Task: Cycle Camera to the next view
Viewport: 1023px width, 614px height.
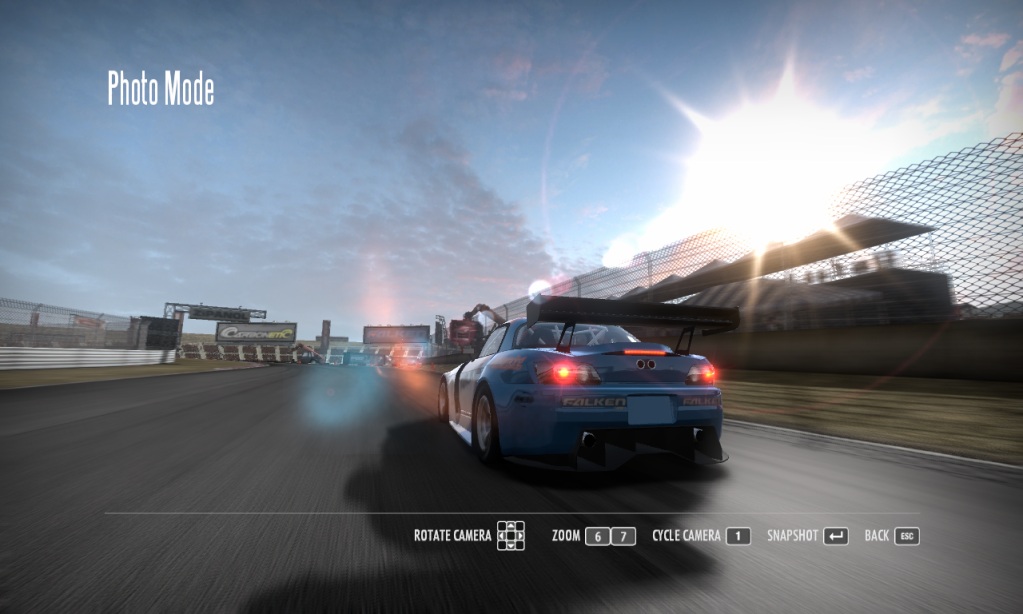Action: tap(738, 536)
